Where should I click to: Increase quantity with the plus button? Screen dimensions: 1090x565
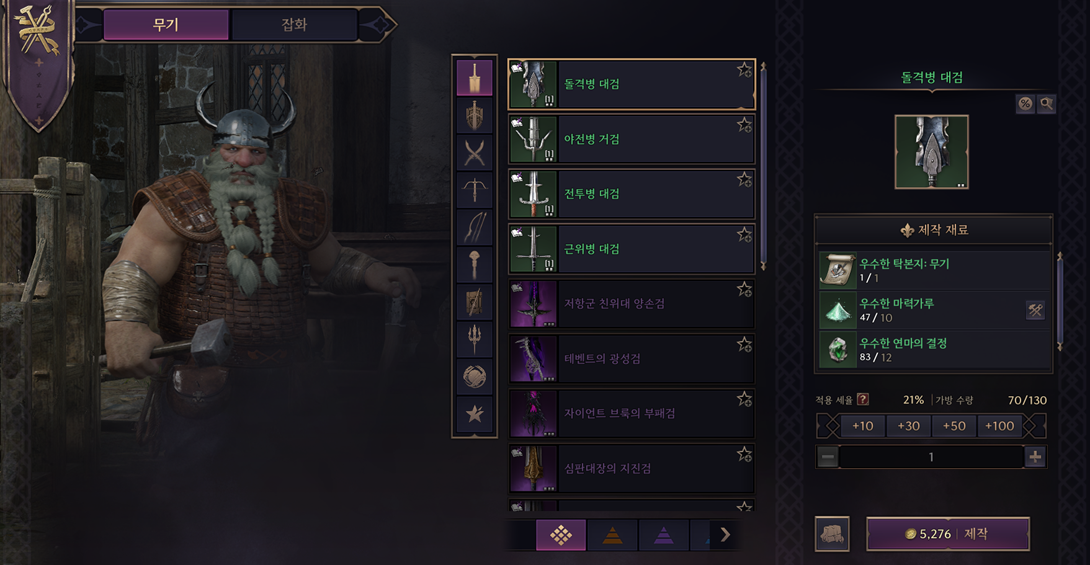click(1035, 457)
